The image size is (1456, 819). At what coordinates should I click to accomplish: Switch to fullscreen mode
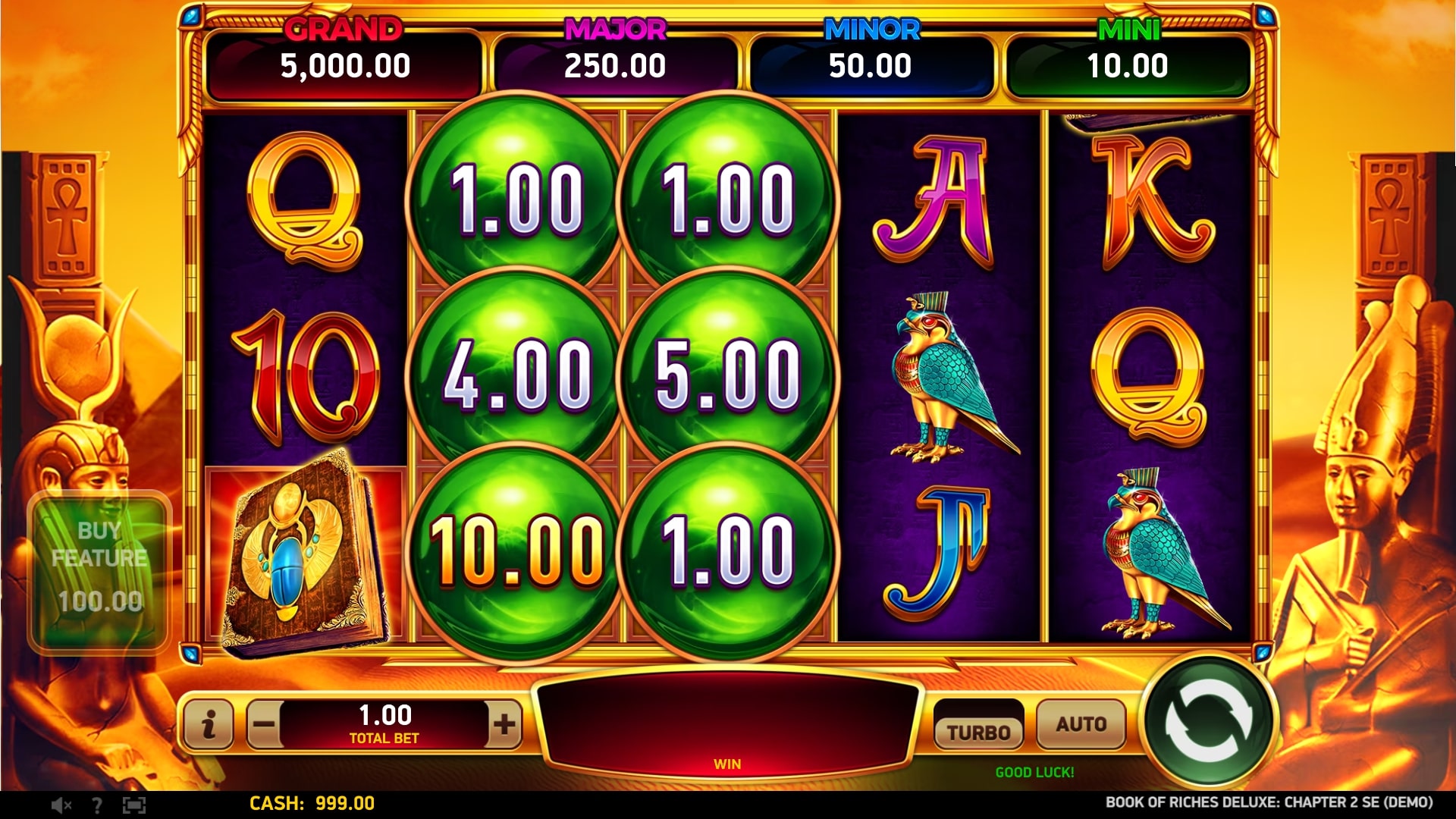click(133, 805)
